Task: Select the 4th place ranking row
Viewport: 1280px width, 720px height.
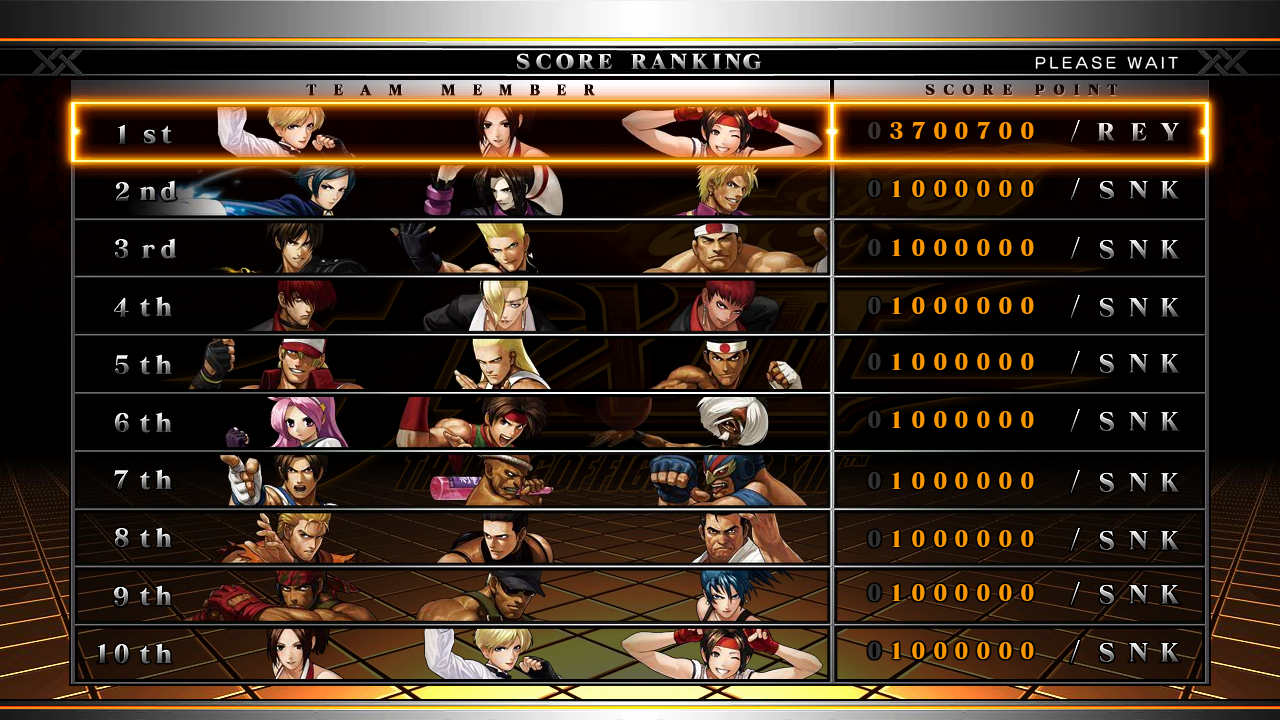Action: pos(640,306)
